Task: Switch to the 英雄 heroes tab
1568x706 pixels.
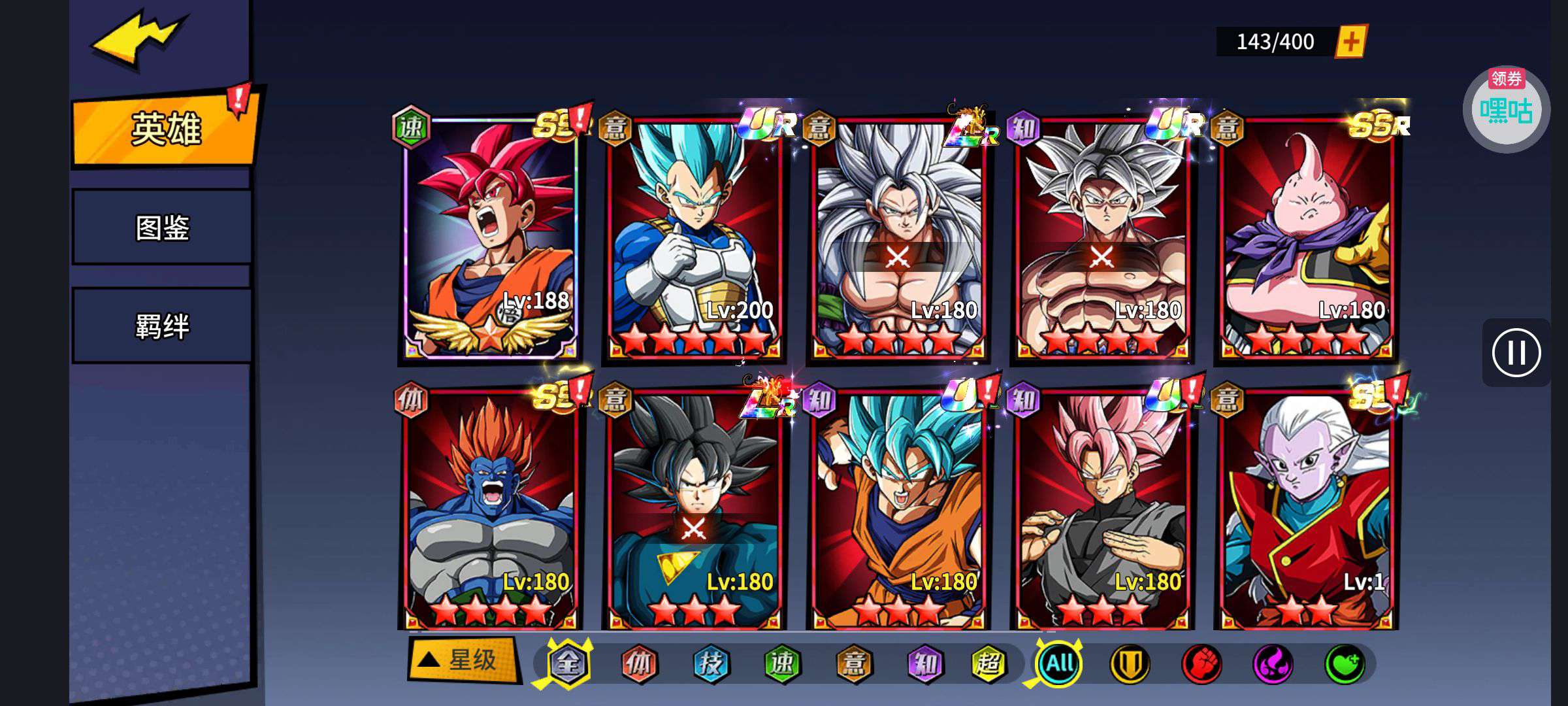Action: pyautogui.click(x=165, y=129)
